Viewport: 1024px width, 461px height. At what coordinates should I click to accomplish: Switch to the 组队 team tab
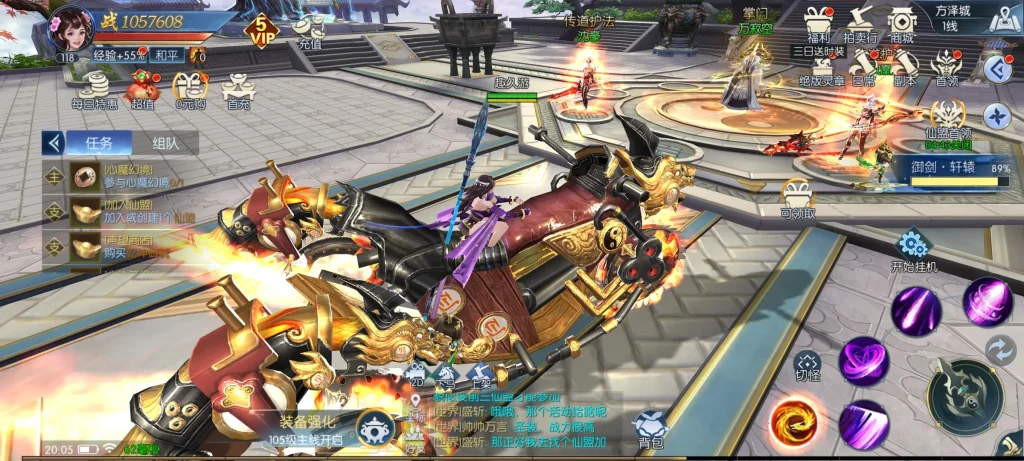click(x=166, y=143)
